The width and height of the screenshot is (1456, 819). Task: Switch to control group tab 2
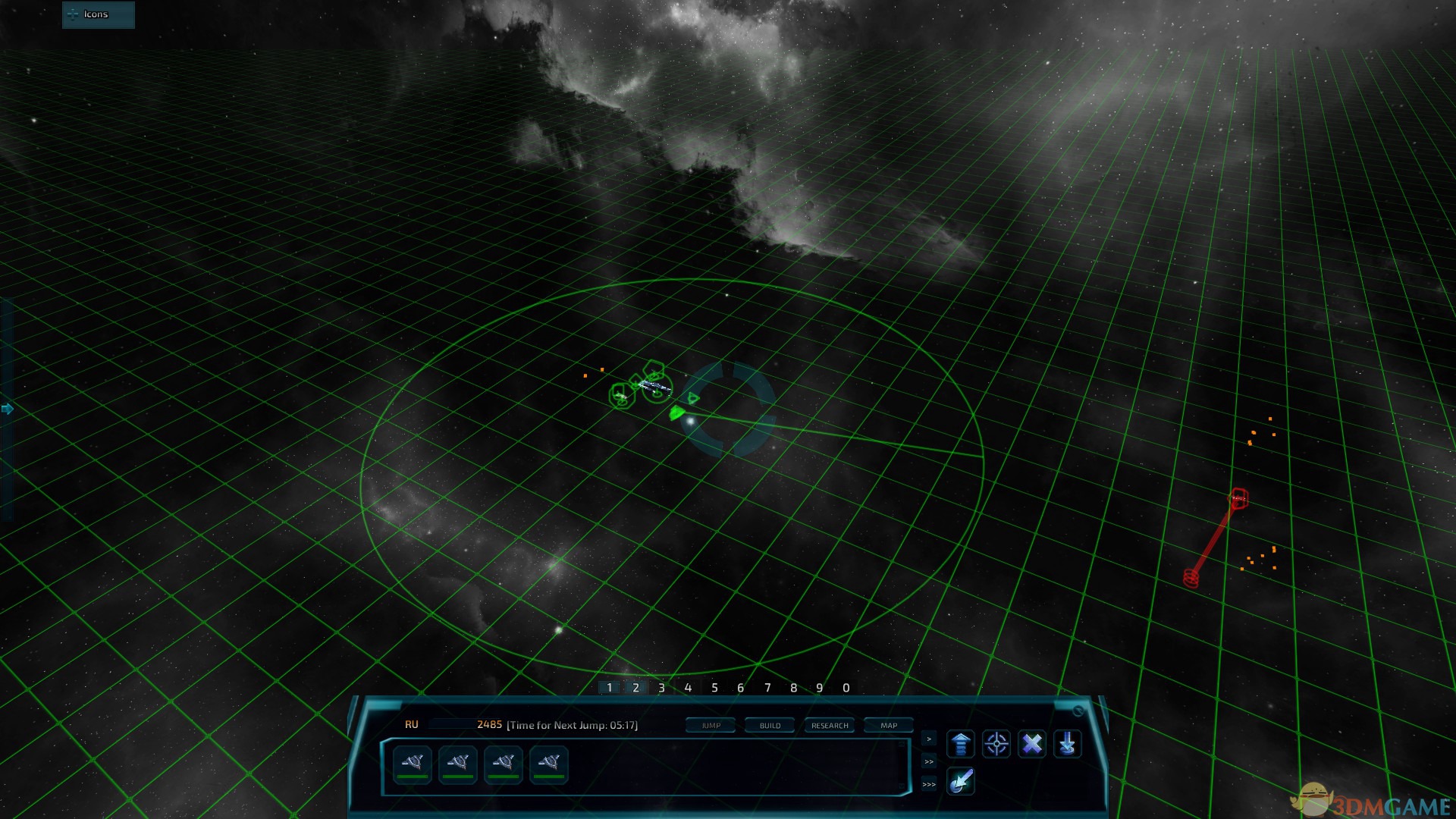click(x=635, y=687)
